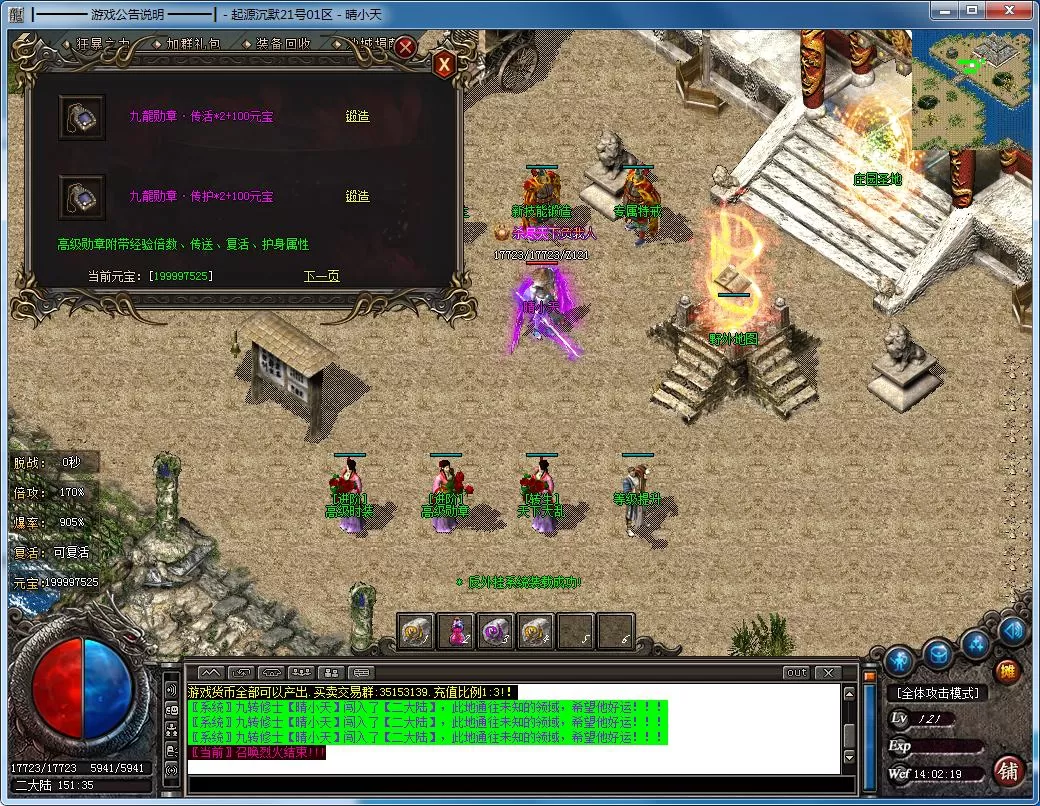Forge the 九龍勋章·传活 medal
1040x806 pixels.
[x=357, y=116]
